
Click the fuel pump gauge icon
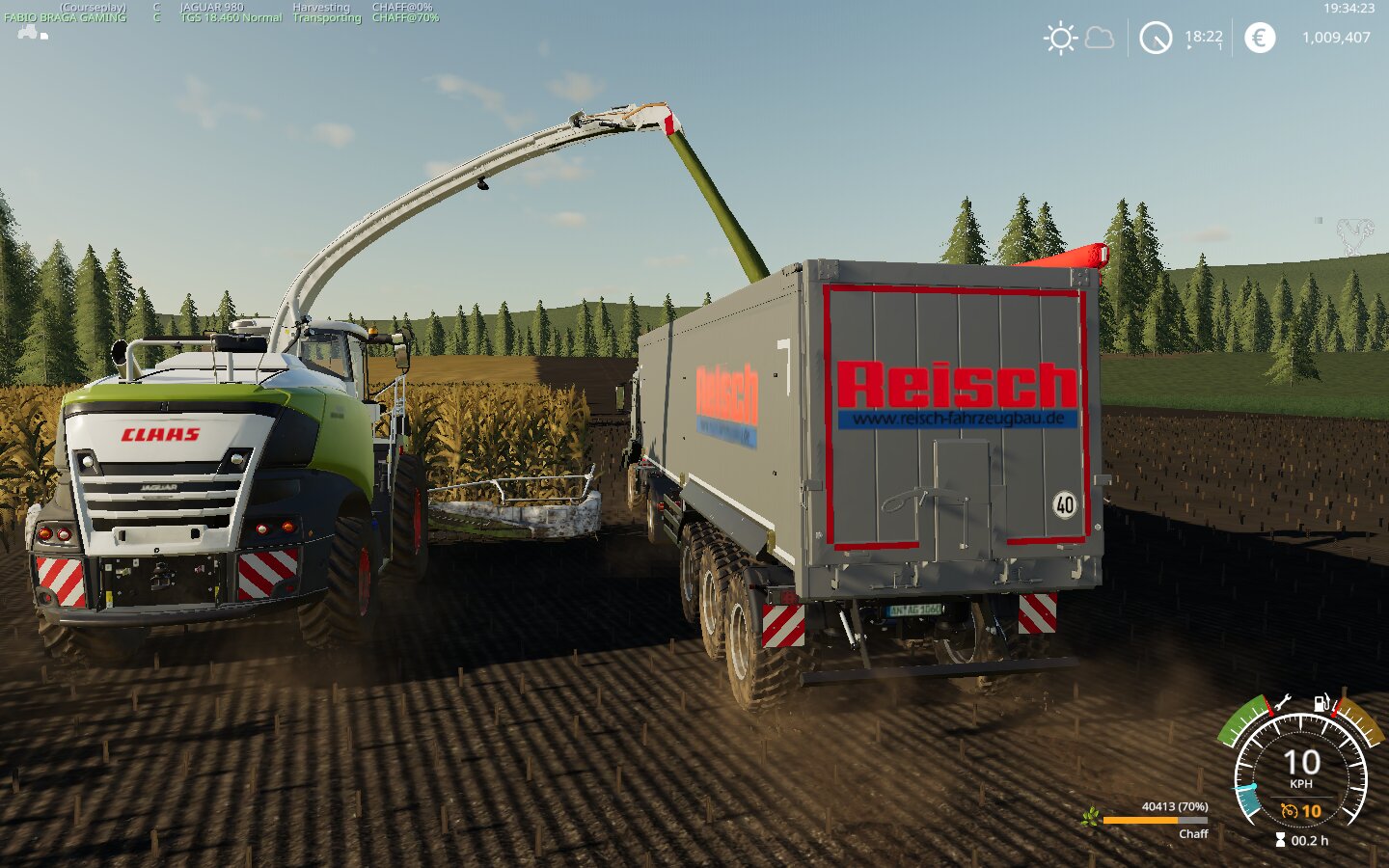(x=1321, y=703)
